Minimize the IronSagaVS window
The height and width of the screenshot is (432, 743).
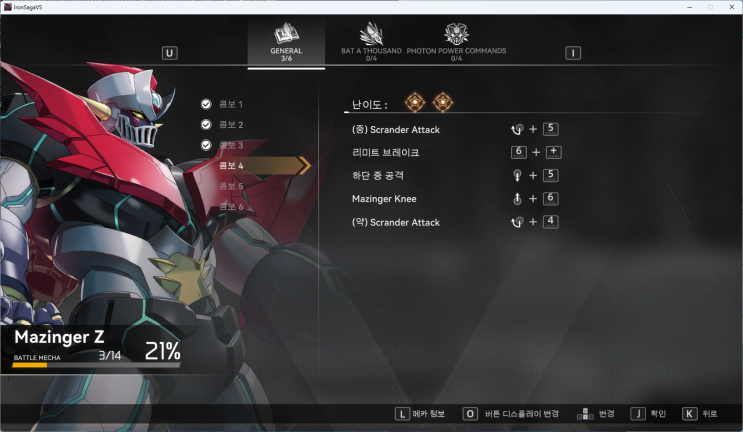pyautogui.click(x=691, y=7)
